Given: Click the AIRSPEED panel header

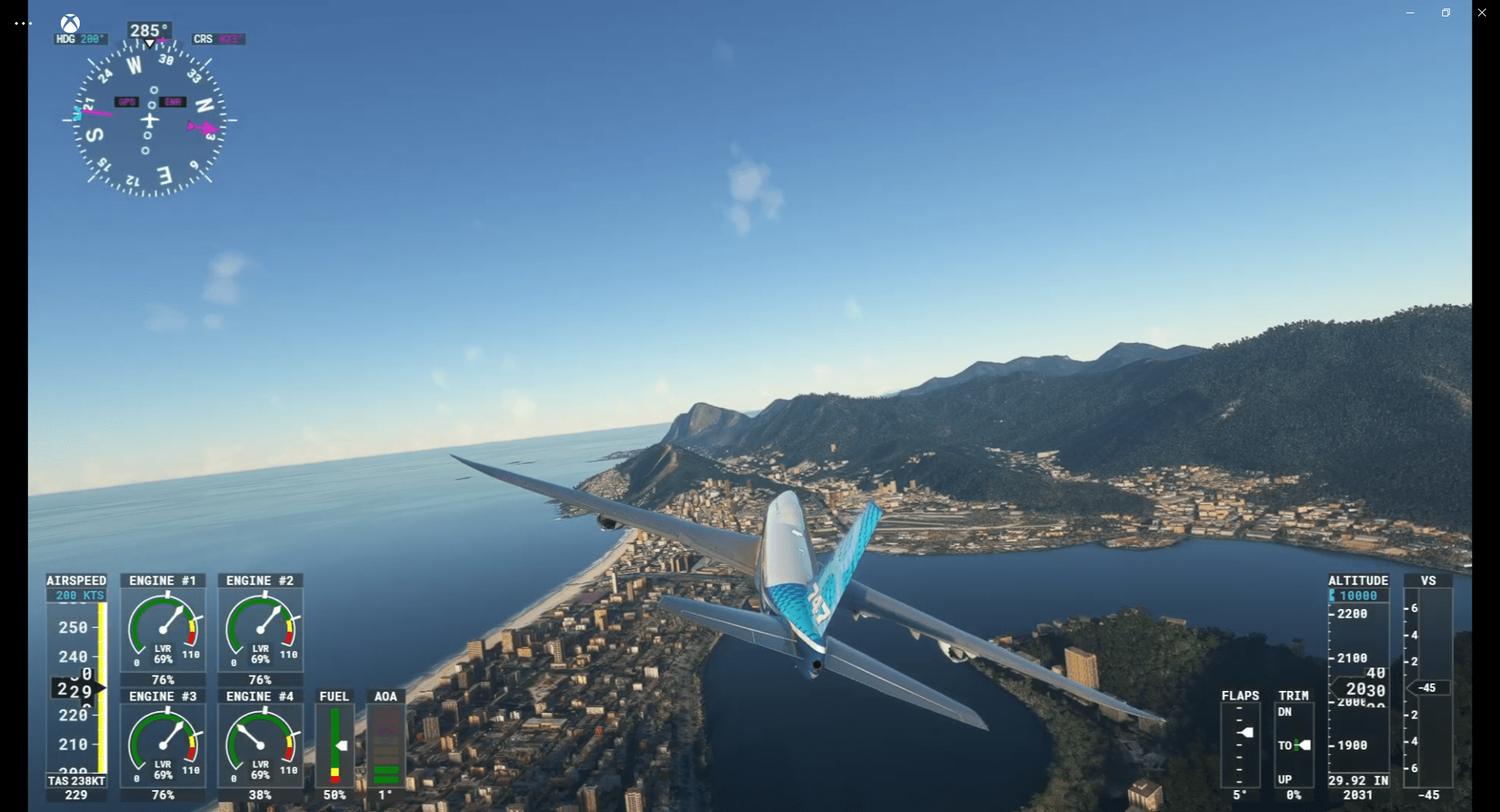Looking at the screenshot, I should coord(76,581).
